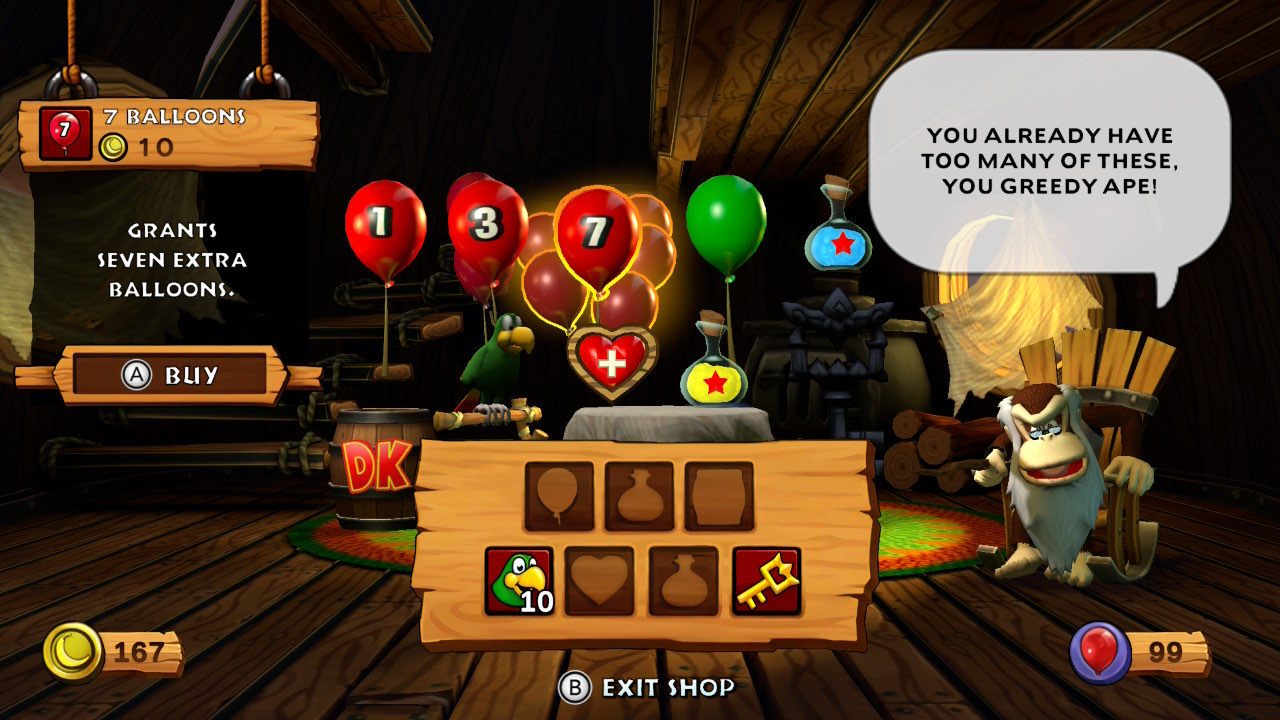Select the single red balloon item
The width and height of the screenshot is (1280, 720).
[385, 230]
